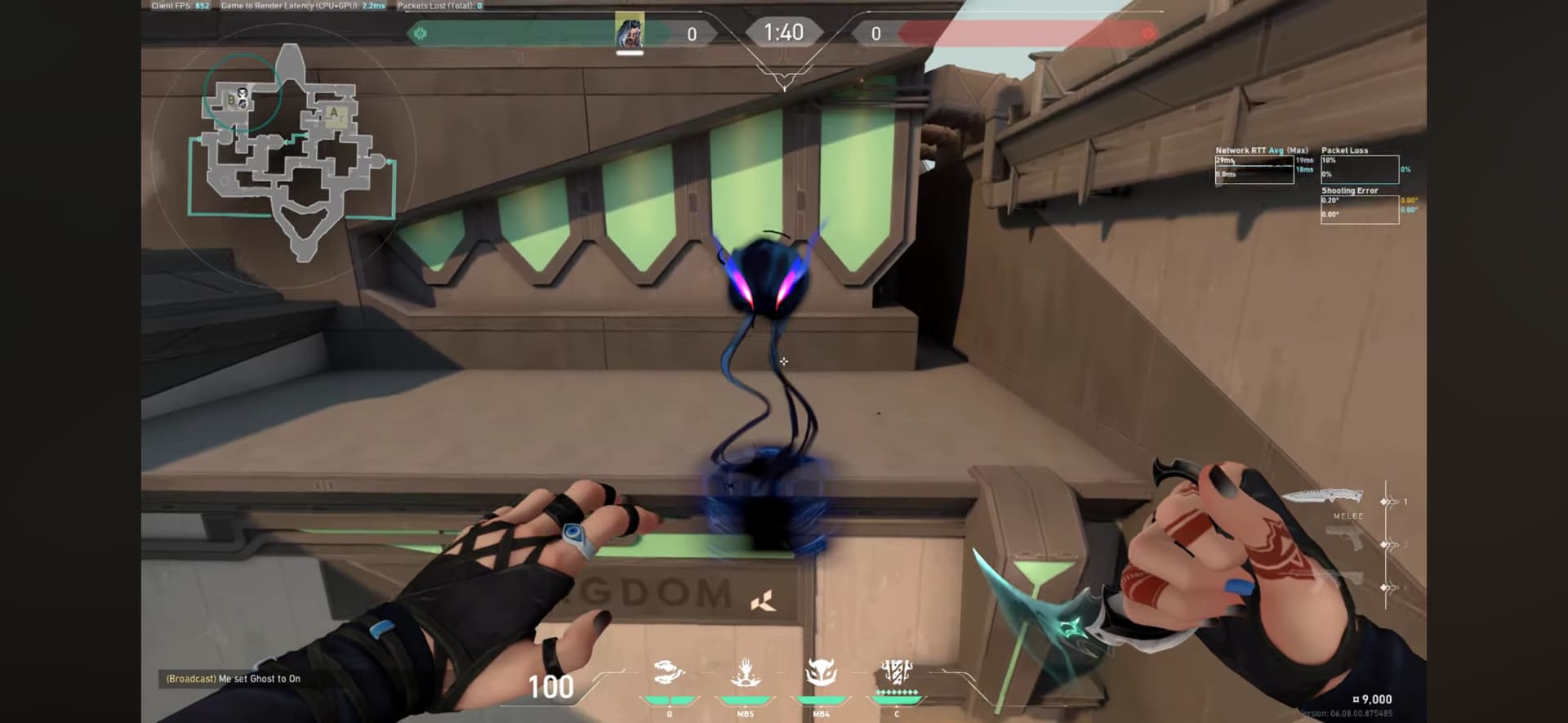
Task: Switch to the pistol sidearm slot
Action: tap(1343, 540)
